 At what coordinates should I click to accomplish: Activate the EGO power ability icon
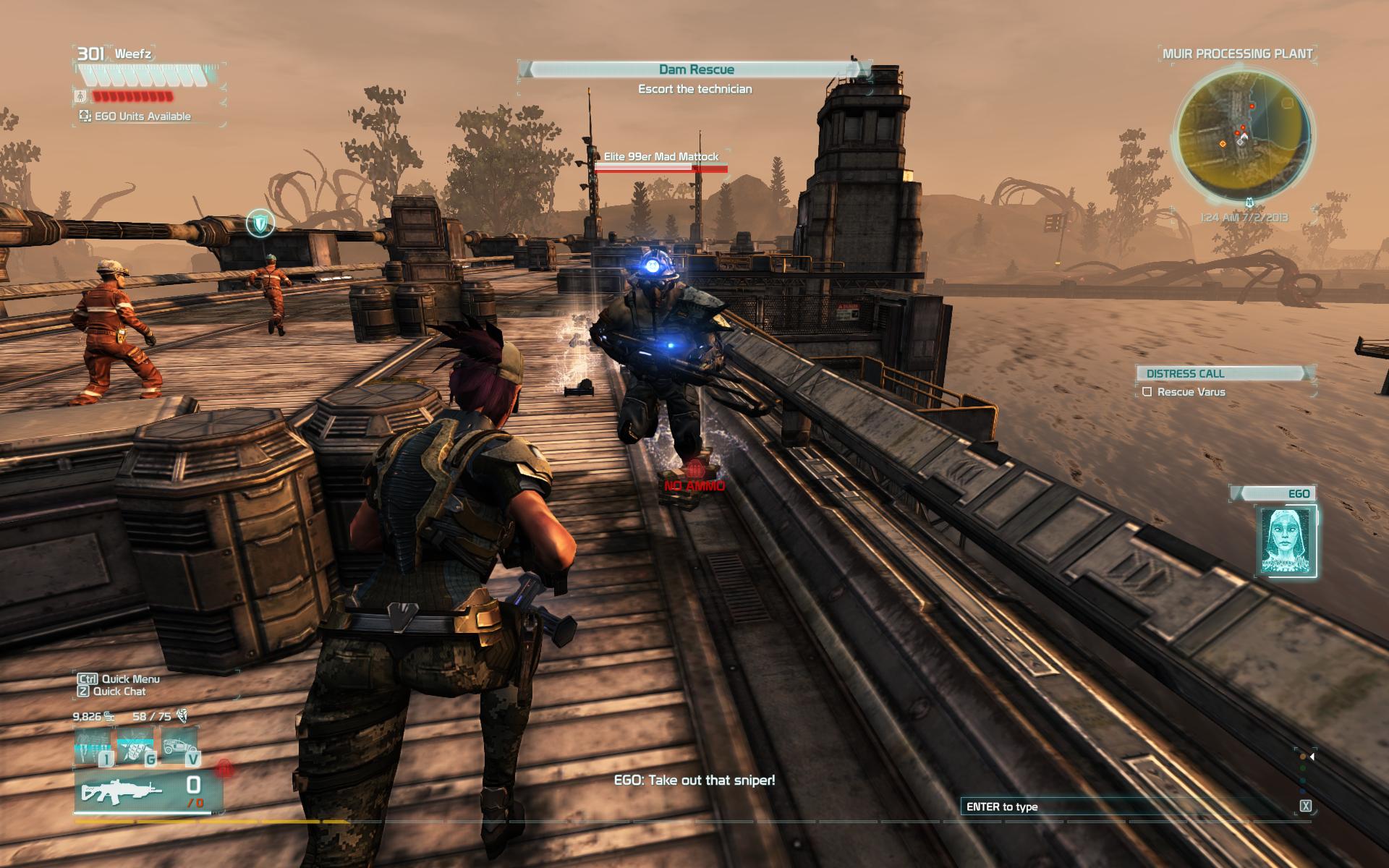[93, 745]
